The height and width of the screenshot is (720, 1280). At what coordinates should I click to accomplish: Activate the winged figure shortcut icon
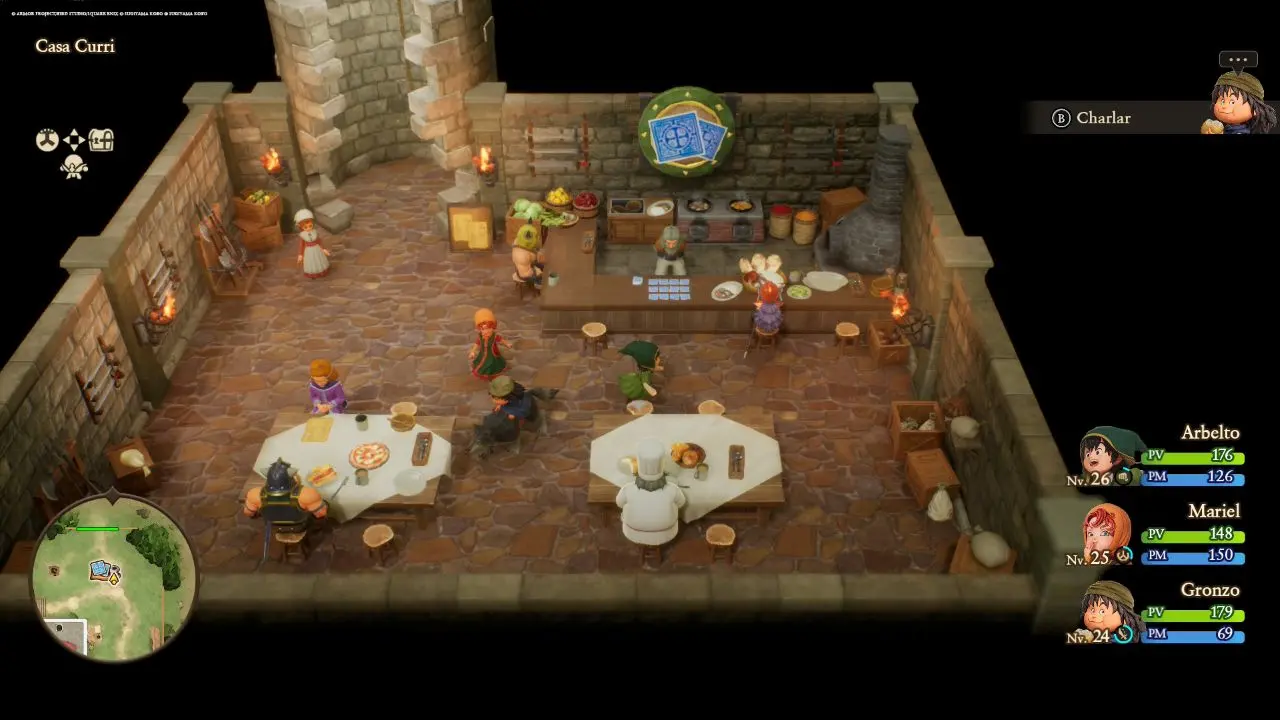pyautogui.click(x=74, y=166)
